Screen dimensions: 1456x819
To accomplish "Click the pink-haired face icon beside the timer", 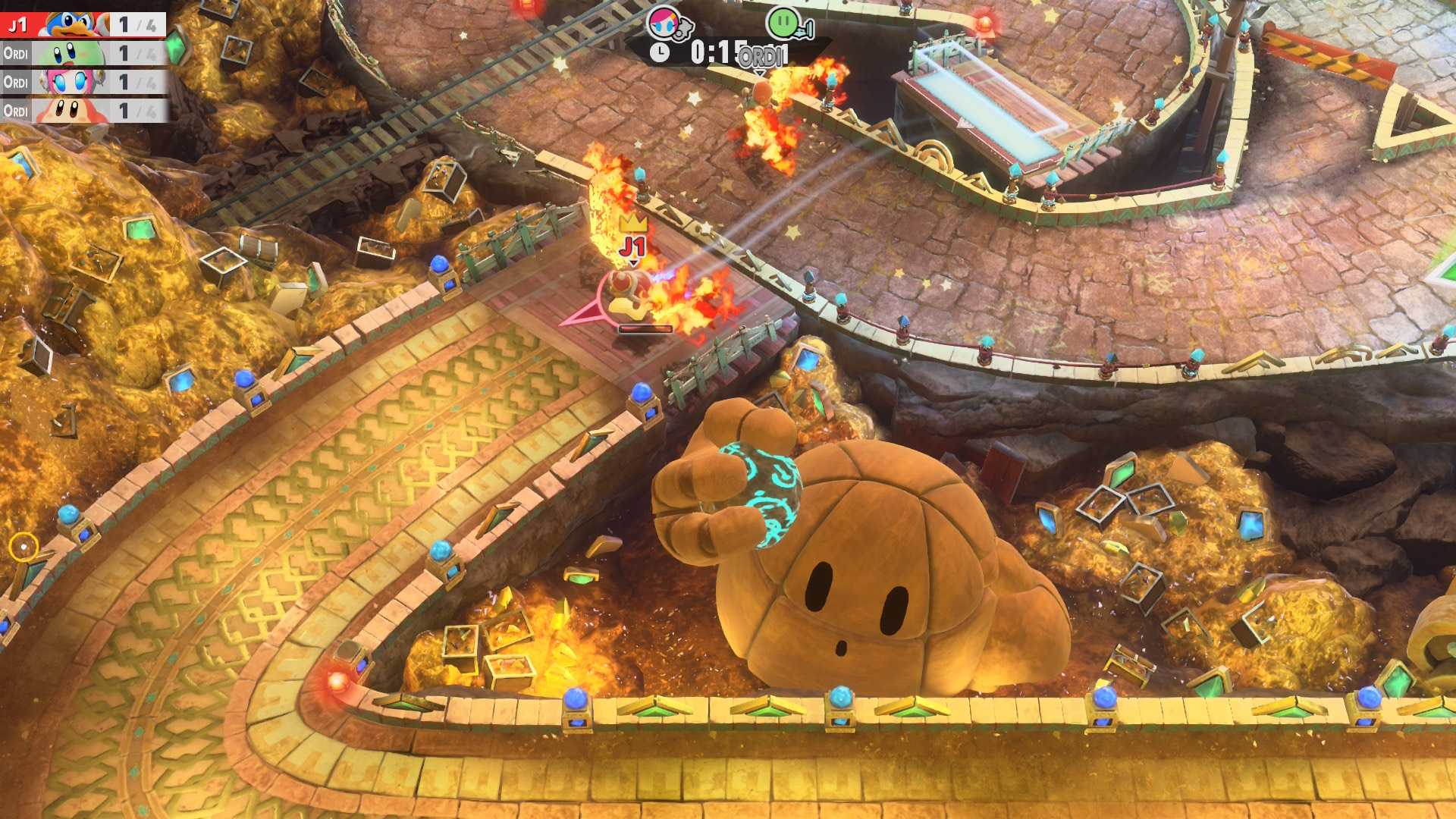I will (x=664, y=22).
